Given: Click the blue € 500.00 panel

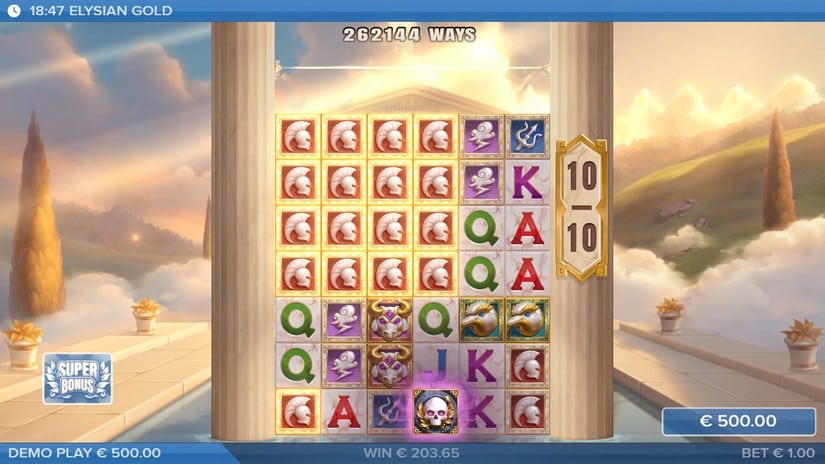Looking at the screenshot, I should click(x=738, y=421).
